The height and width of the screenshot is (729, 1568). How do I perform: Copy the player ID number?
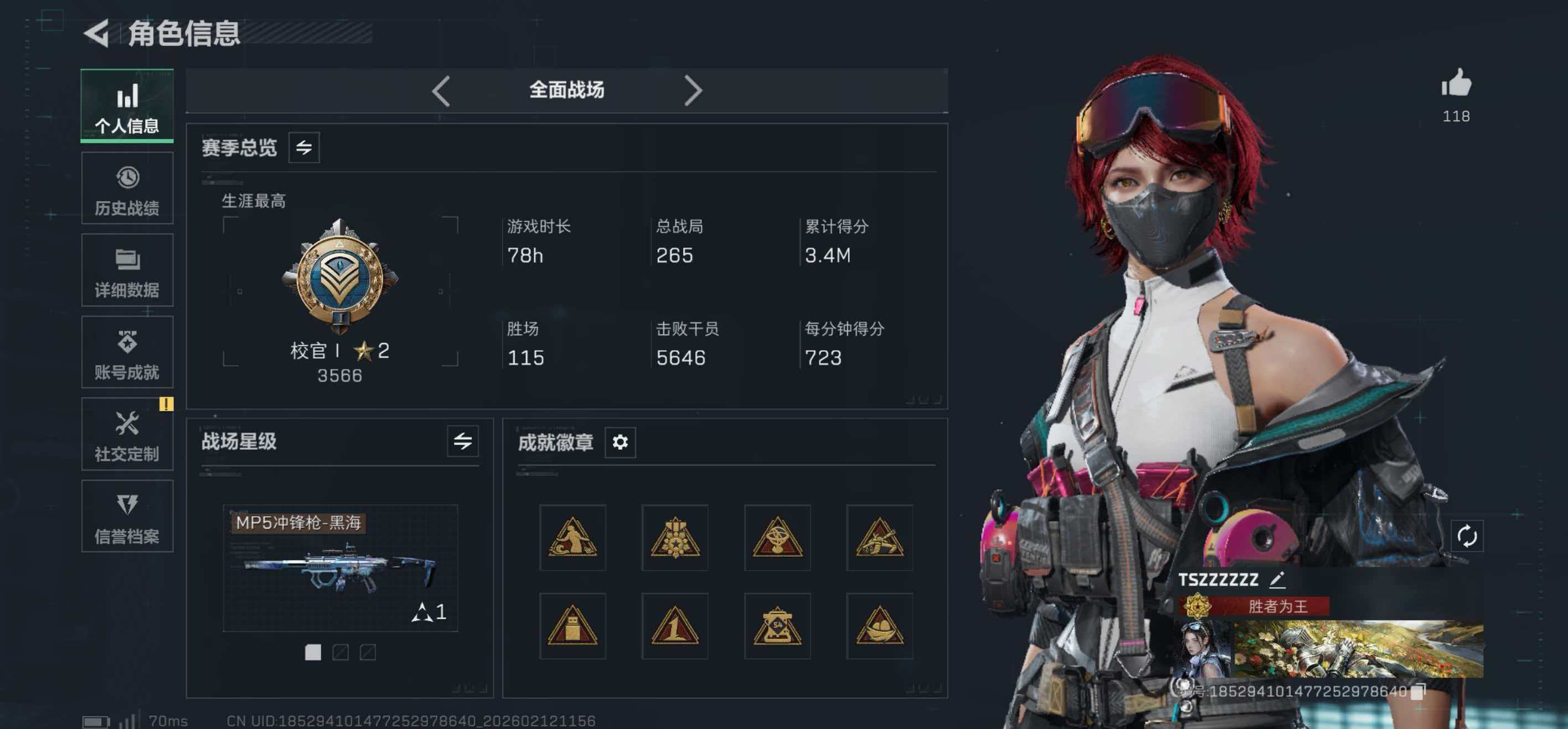(x=1419, y=691)
